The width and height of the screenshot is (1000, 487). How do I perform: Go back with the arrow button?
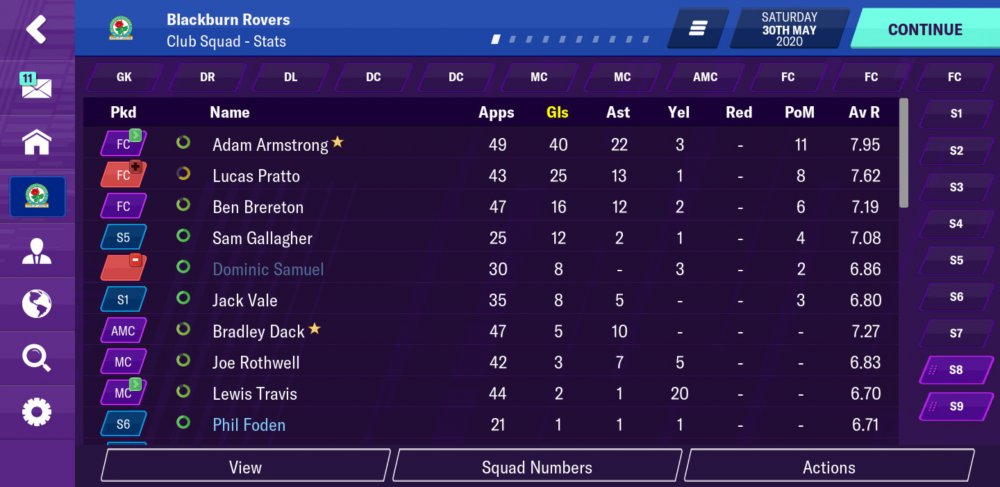point(36,29)
